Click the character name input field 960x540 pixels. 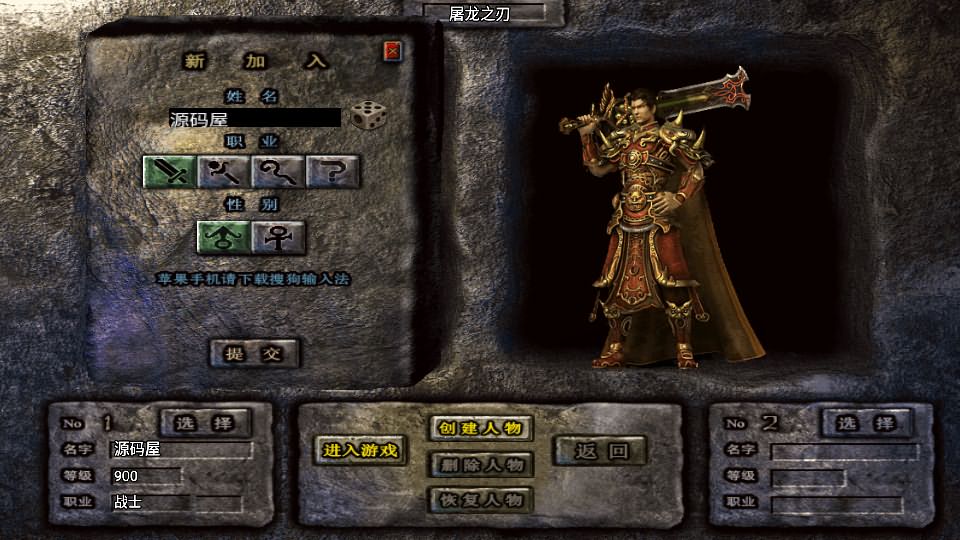[255, 118]
